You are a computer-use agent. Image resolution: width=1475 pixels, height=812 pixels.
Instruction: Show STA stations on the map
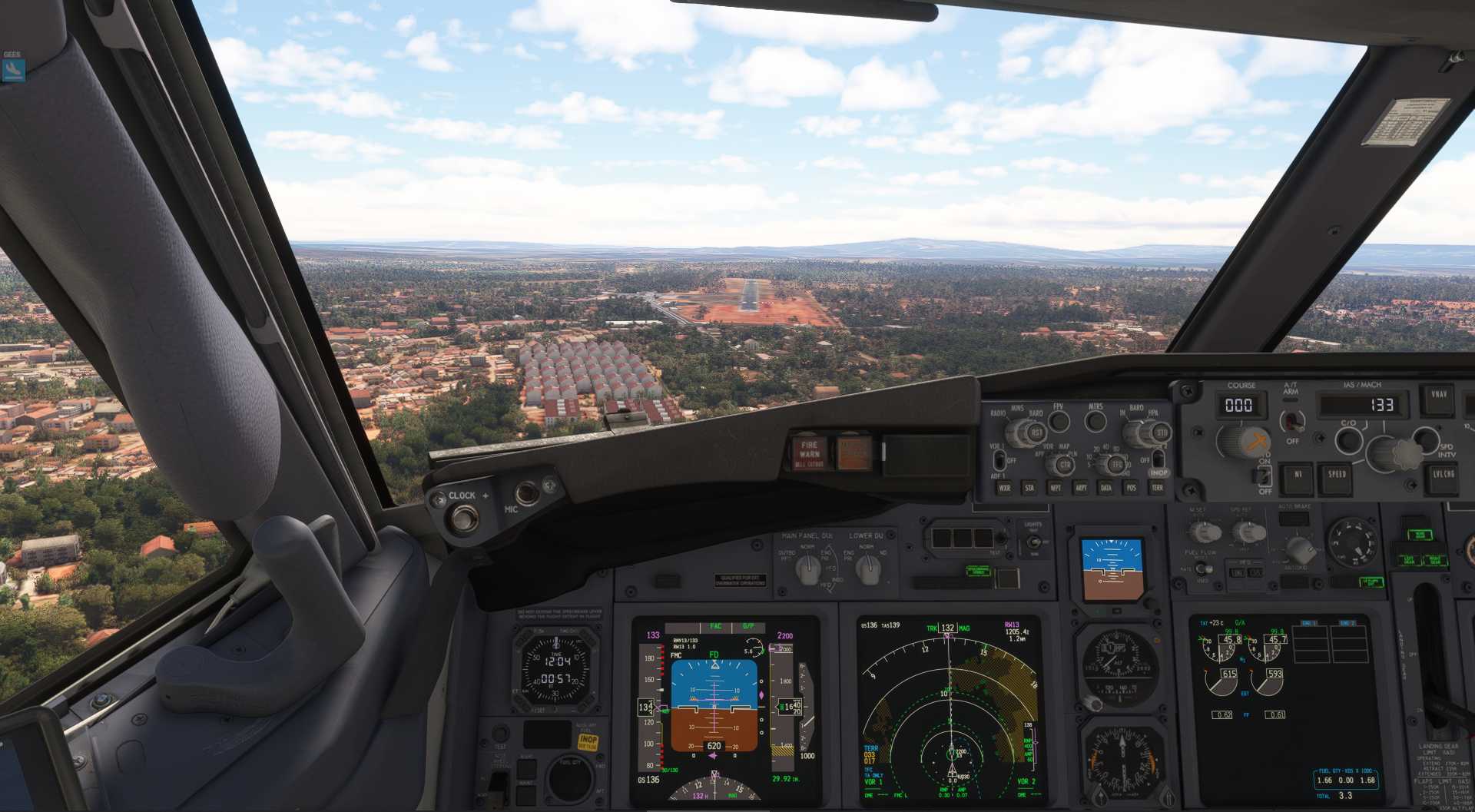(1029, 487)
